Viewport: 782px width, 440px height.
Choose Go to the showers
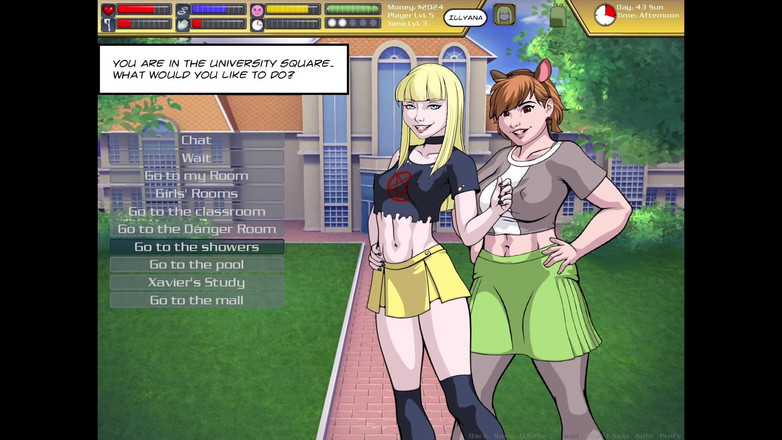pyautogui.click(x=196, y=247)
